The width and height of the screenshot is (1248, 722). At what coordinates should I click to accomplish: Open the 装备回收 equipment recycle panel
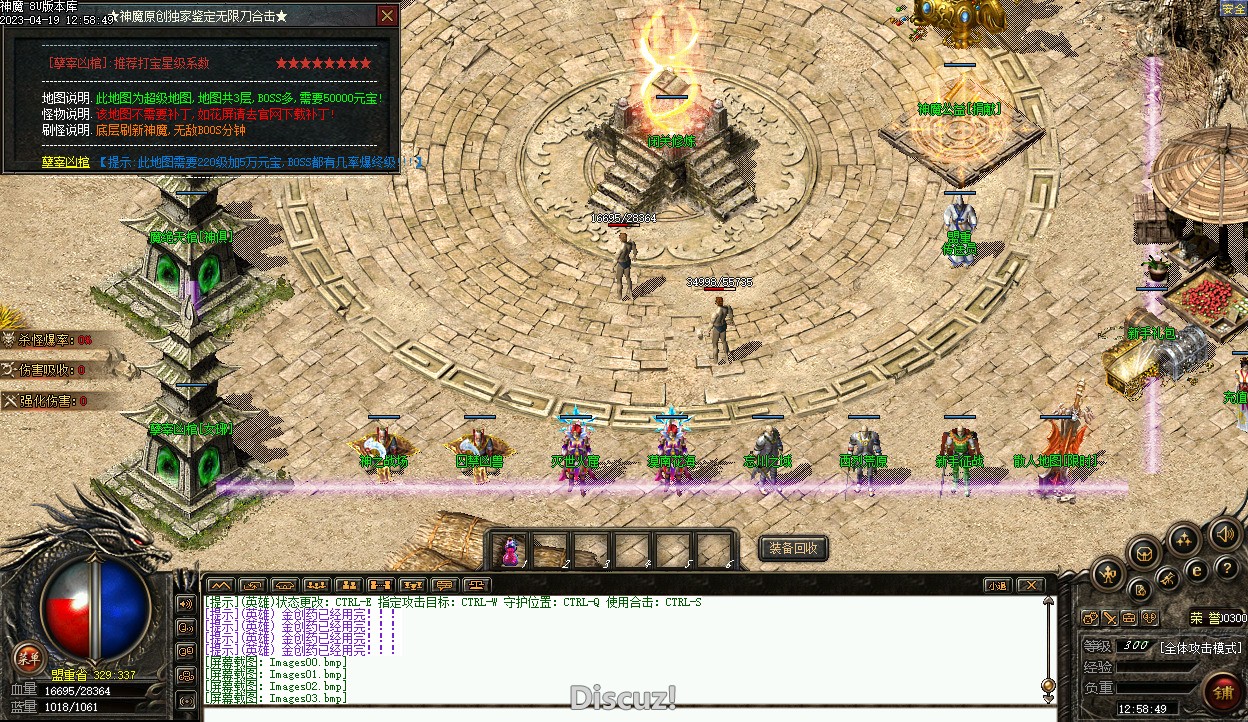(x=794, y=548)
